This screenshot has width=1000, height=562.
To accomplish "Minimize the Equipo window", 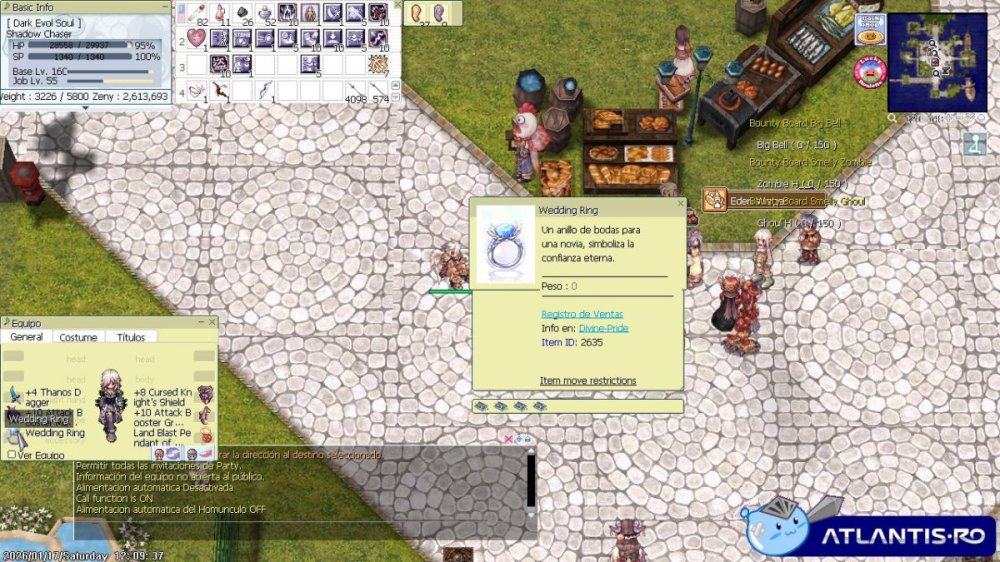I will tap(200, 322).
